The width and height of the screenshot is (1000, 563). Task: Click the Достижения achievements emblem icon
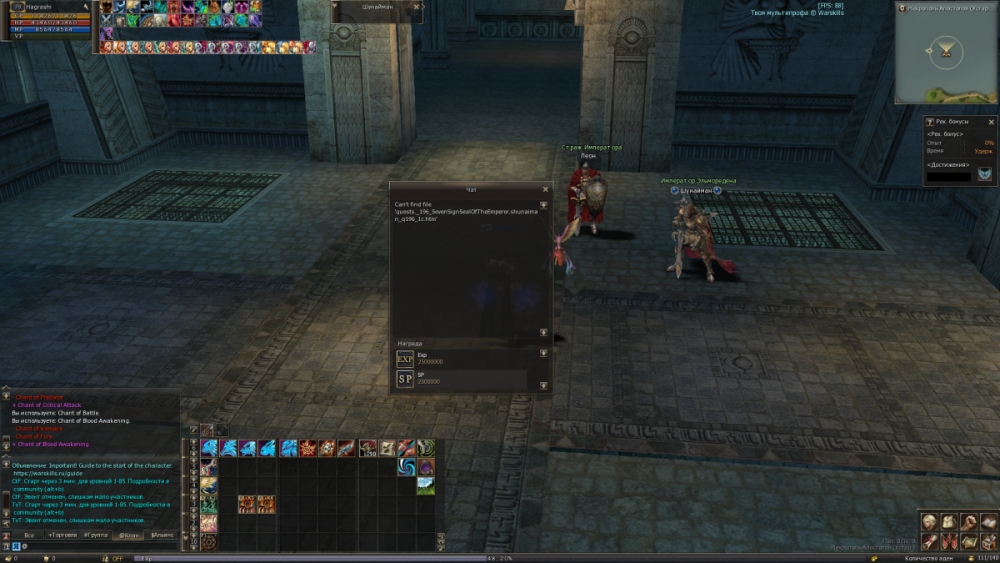tap(985, 175)
